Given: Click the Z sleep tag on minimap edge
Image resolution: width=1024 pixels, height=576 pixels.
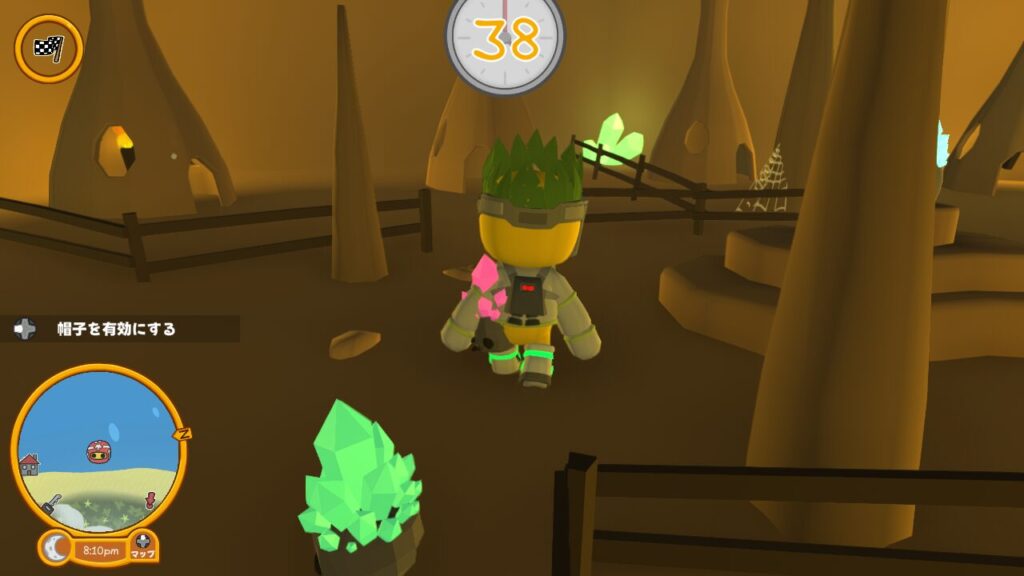Looking at the screenshot, I should 182,433.
